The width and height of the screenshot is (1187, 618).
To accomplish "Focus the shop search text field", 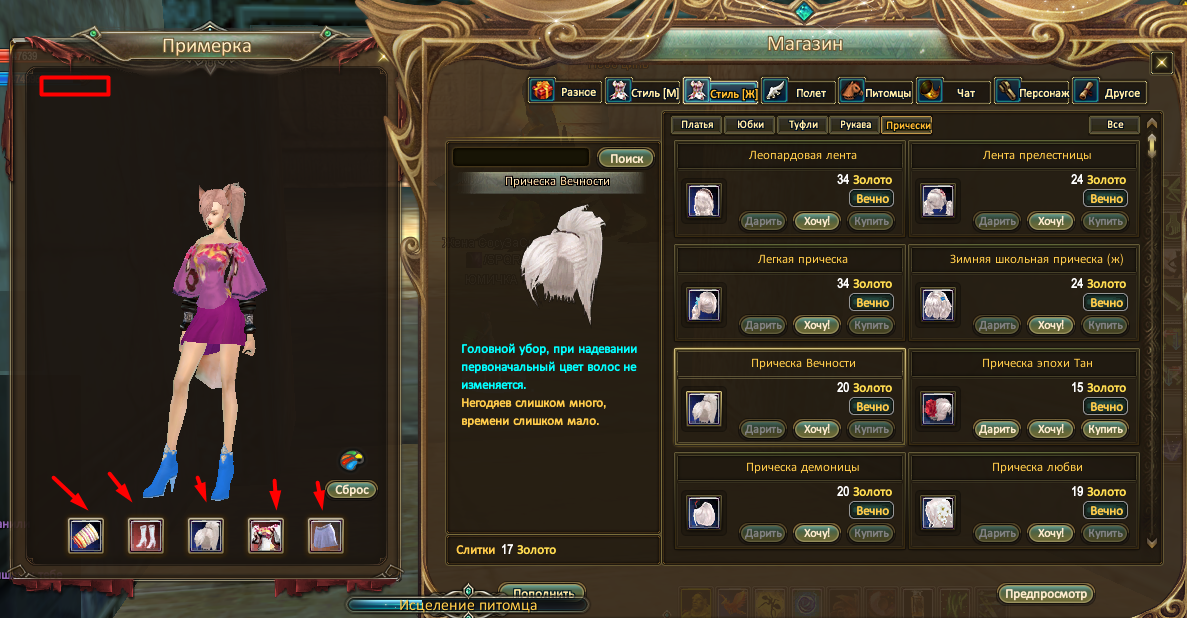I will tap(520, 157).
